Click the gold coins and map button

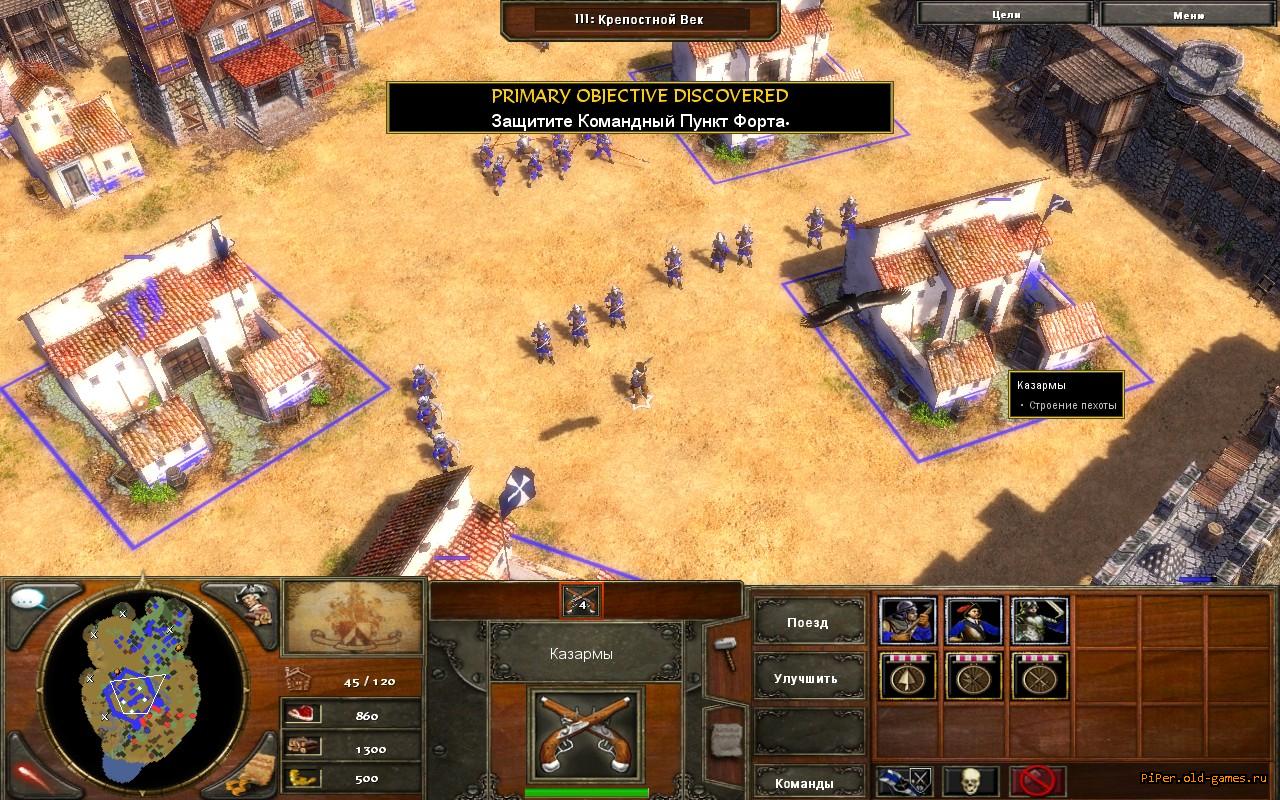248,772
